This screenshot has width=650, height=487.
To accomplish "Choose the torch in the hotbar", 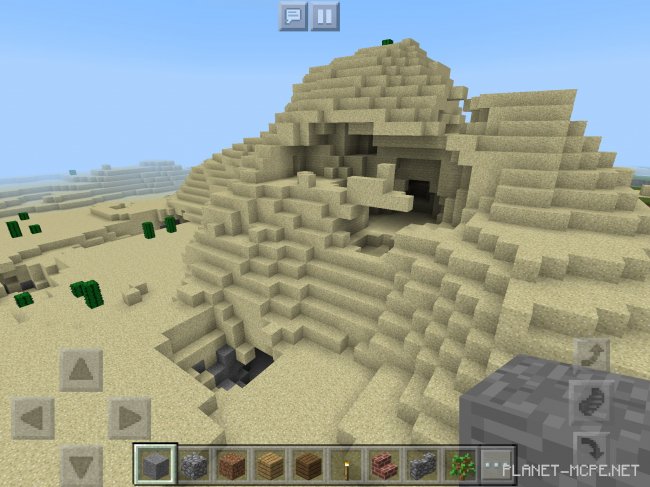I will click(x=345, y=465).
